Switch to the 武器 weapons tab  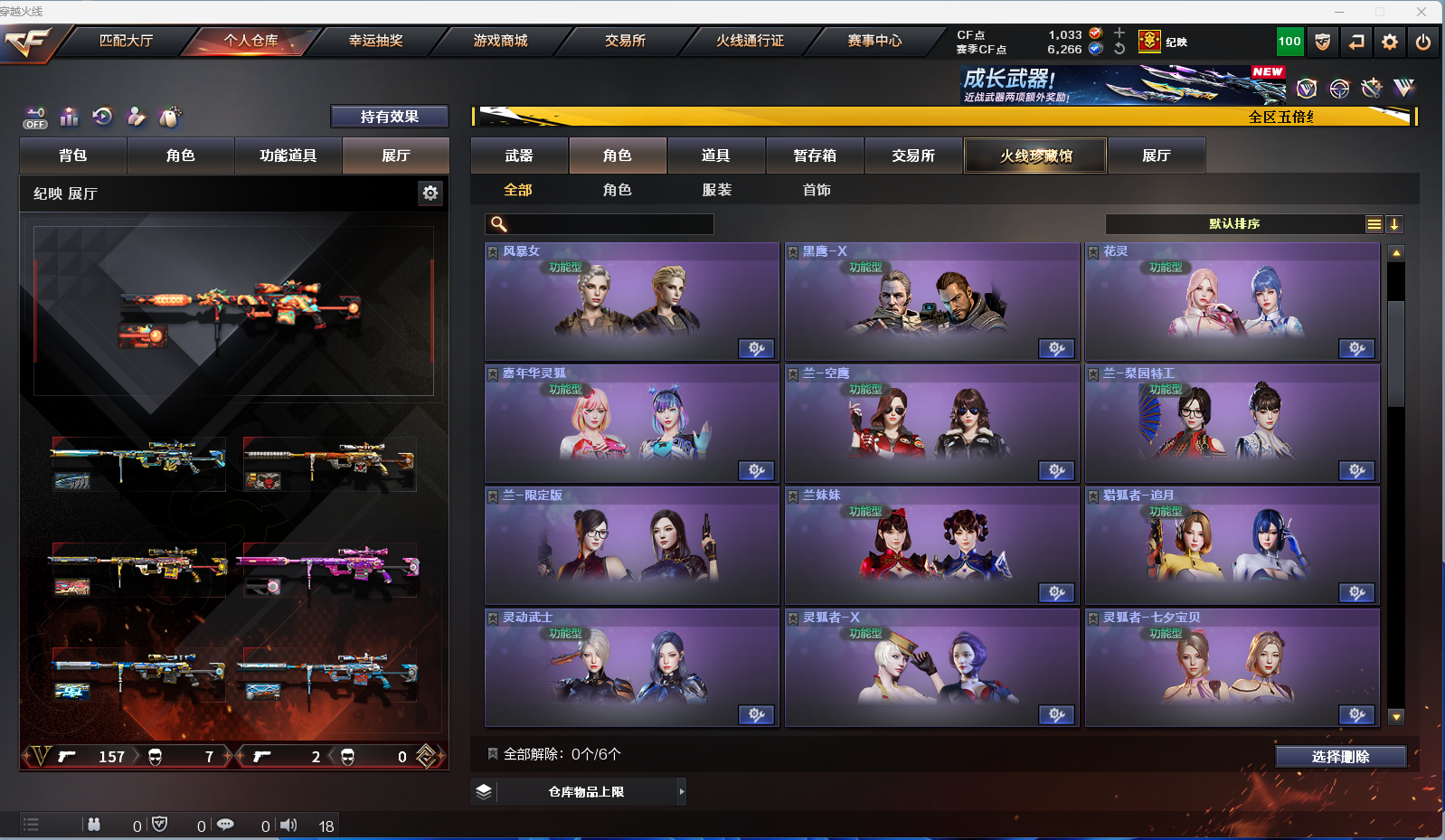(519, 156)
